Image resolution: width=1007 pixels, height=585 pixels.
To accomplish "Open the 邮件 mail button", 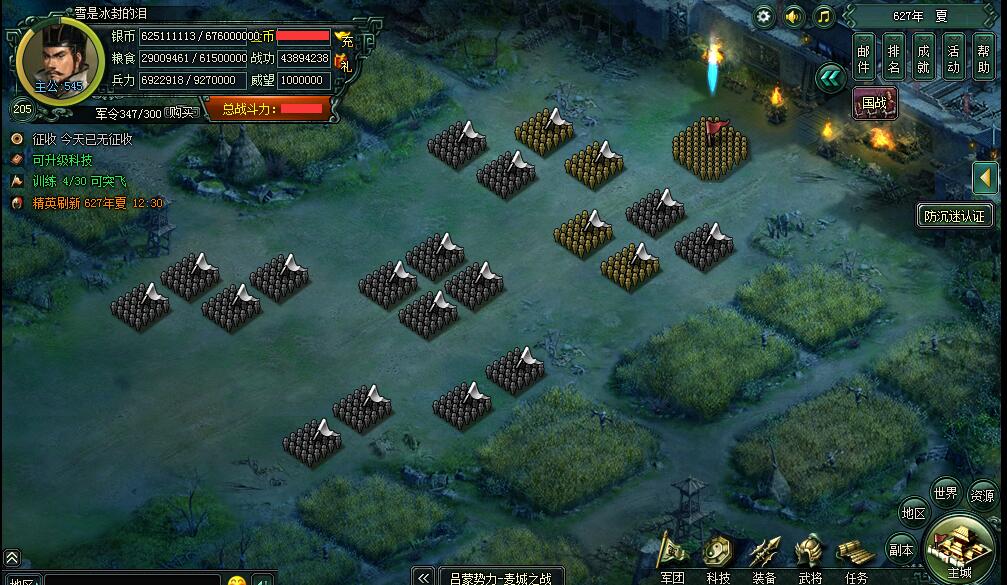I will point(865,58).
